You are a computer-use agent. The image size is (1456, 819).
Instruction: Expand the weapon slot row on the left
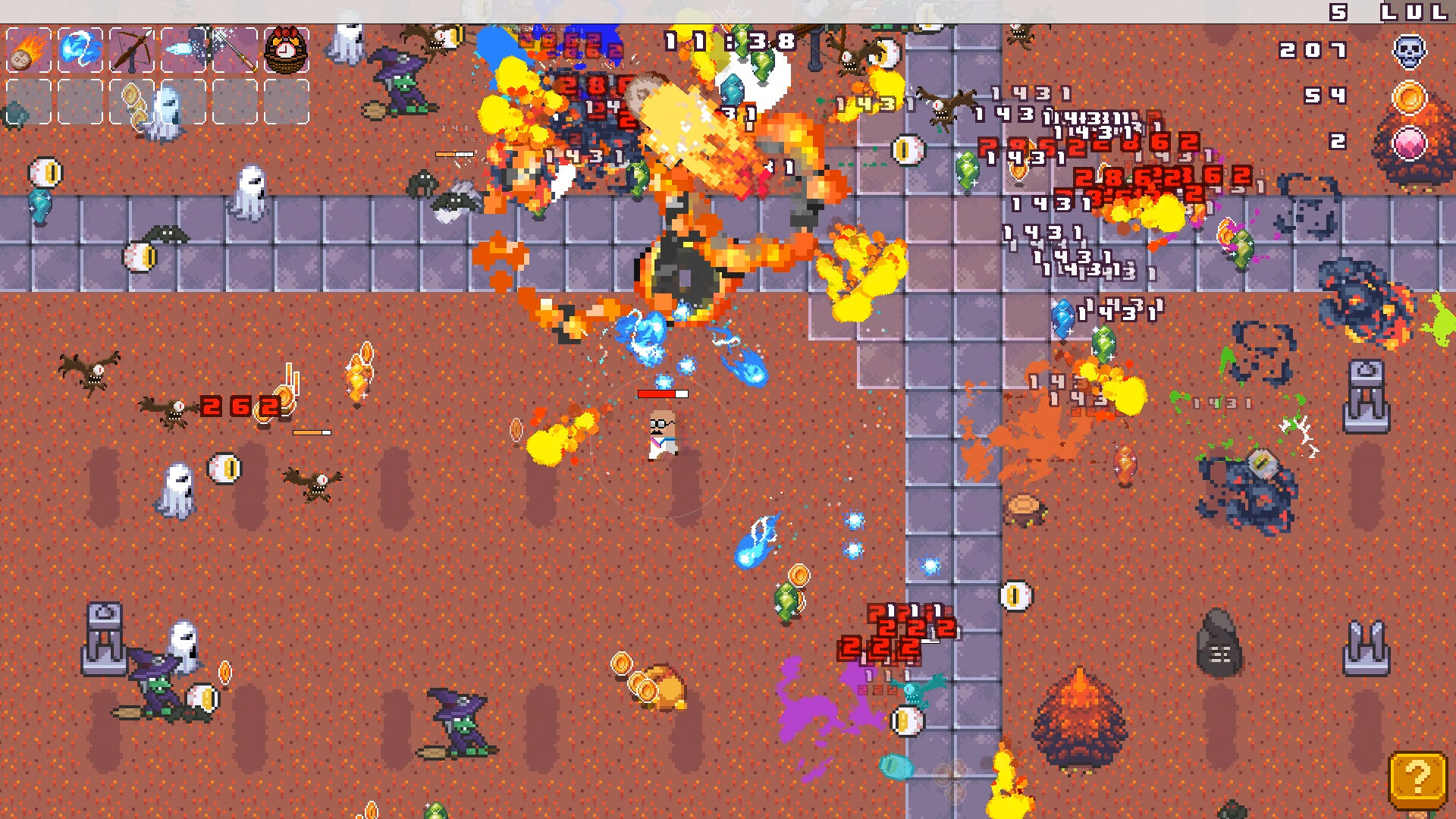pos(159,50)
